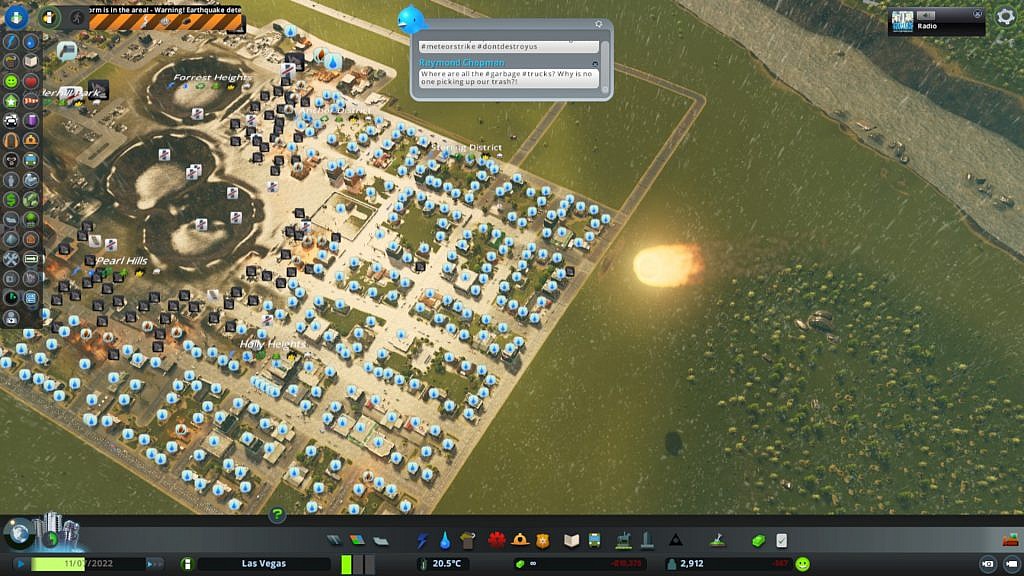Open the education build menu
The height and width of the screenshot is (576, 1024).
[572, 540]
